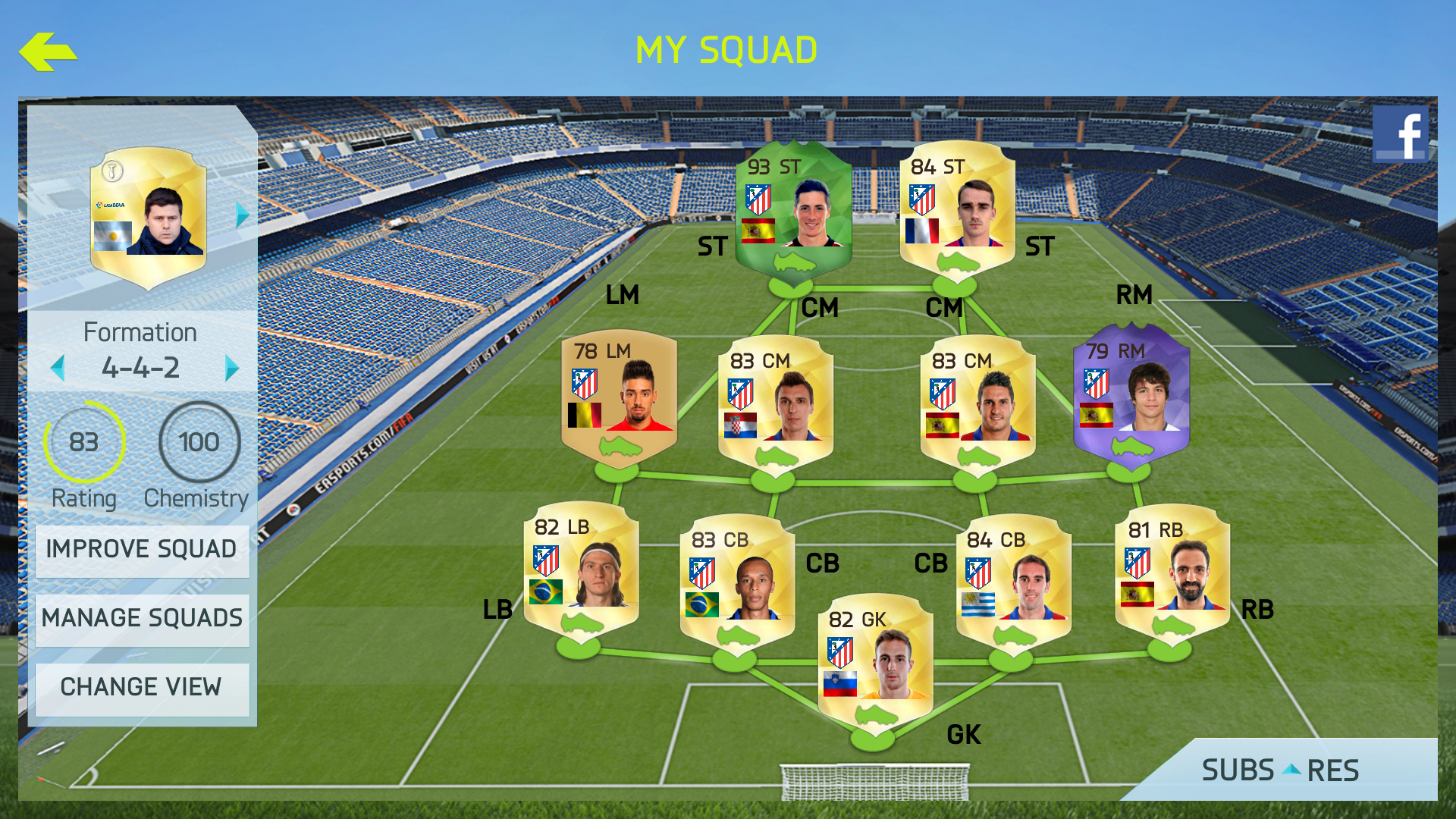
Task: Select the 83 CB Brazil player card
Action: click(737, 580)
